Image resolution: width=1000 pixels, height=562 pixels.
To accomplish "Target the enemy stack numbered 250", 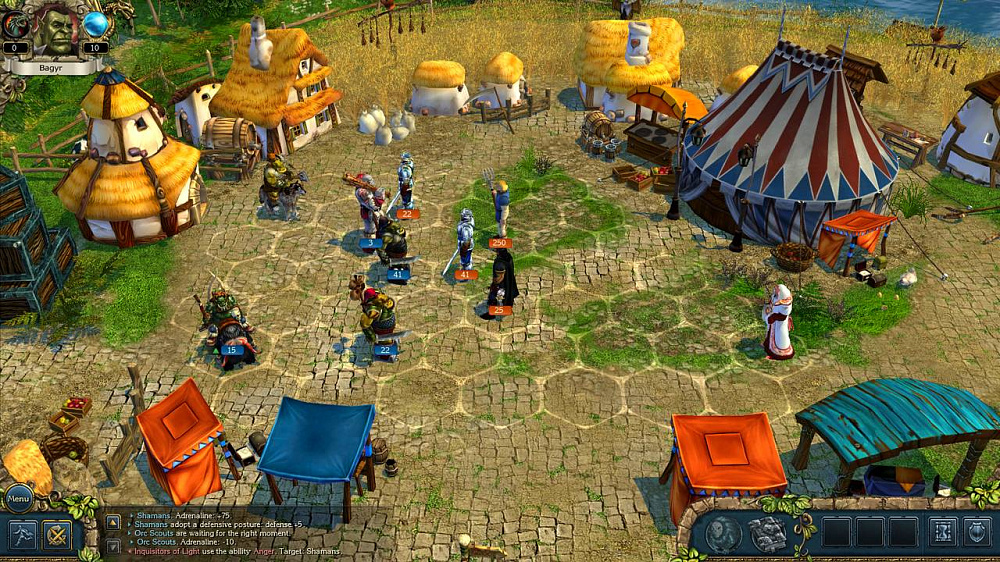I will [x=500, y=208].
